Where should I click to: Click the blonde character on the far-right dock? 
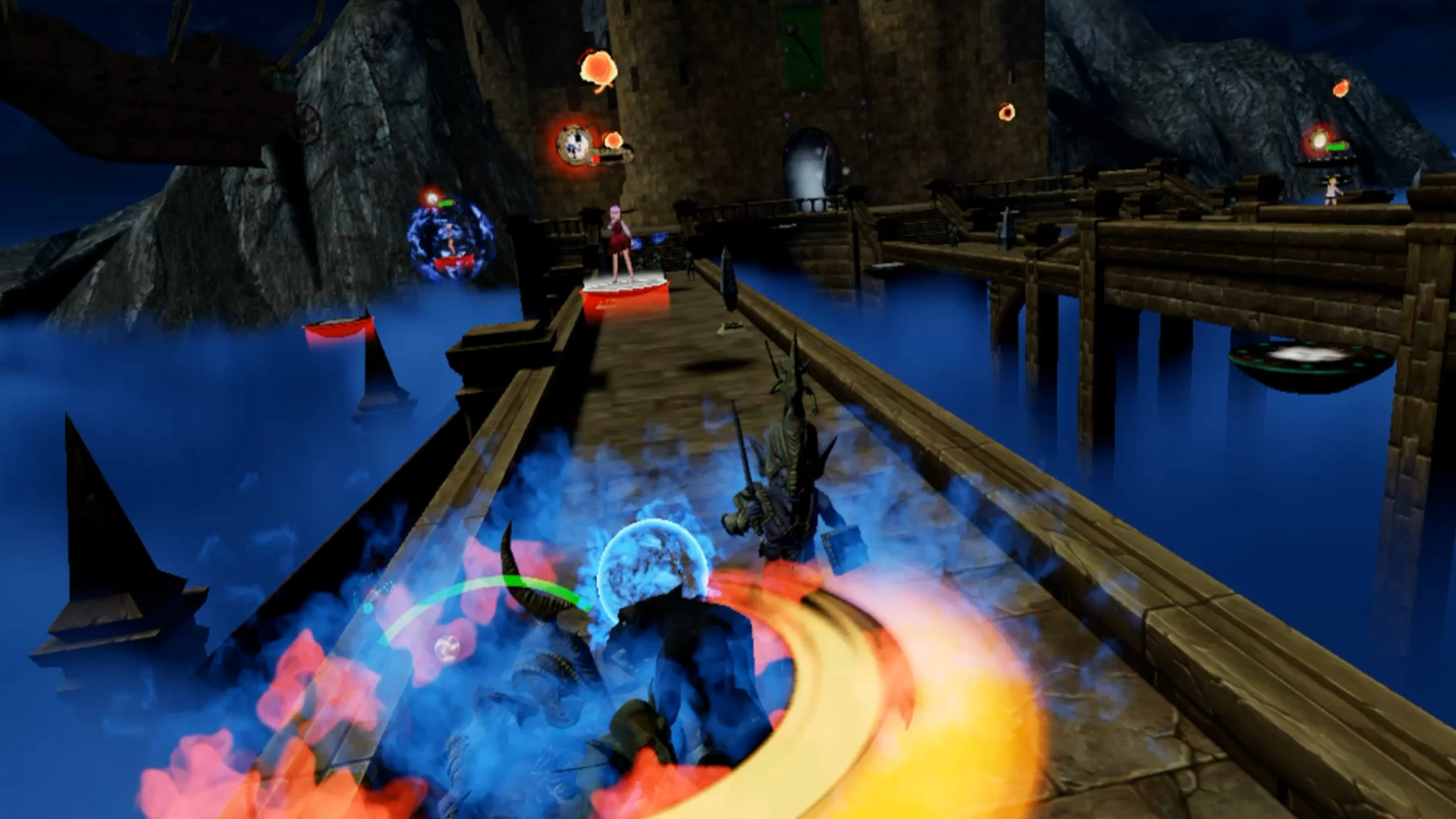[x=1332, y=191]
